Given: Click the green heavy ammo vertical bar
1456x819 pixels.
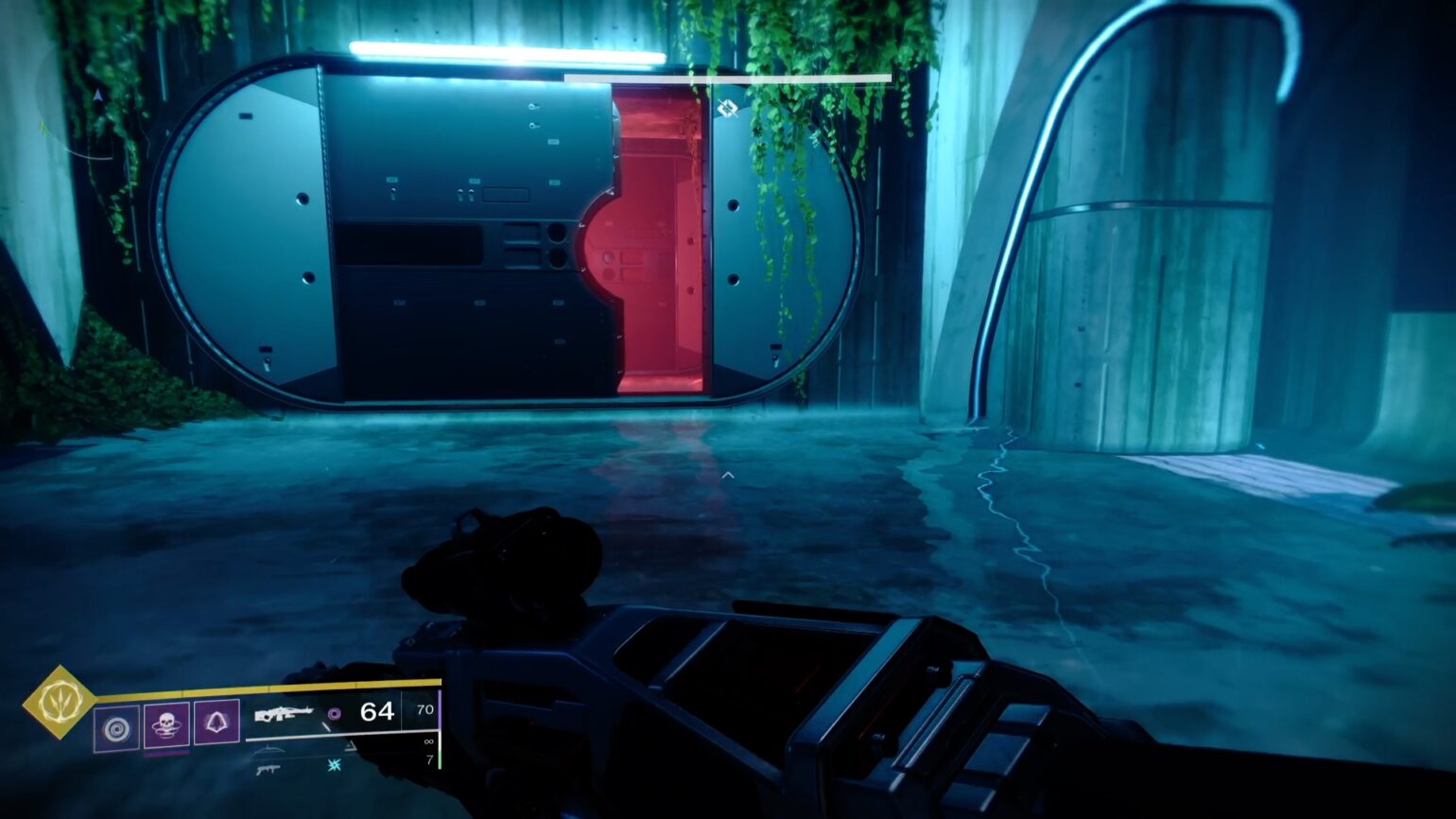Looking at the screenshot, I should 441,759.
